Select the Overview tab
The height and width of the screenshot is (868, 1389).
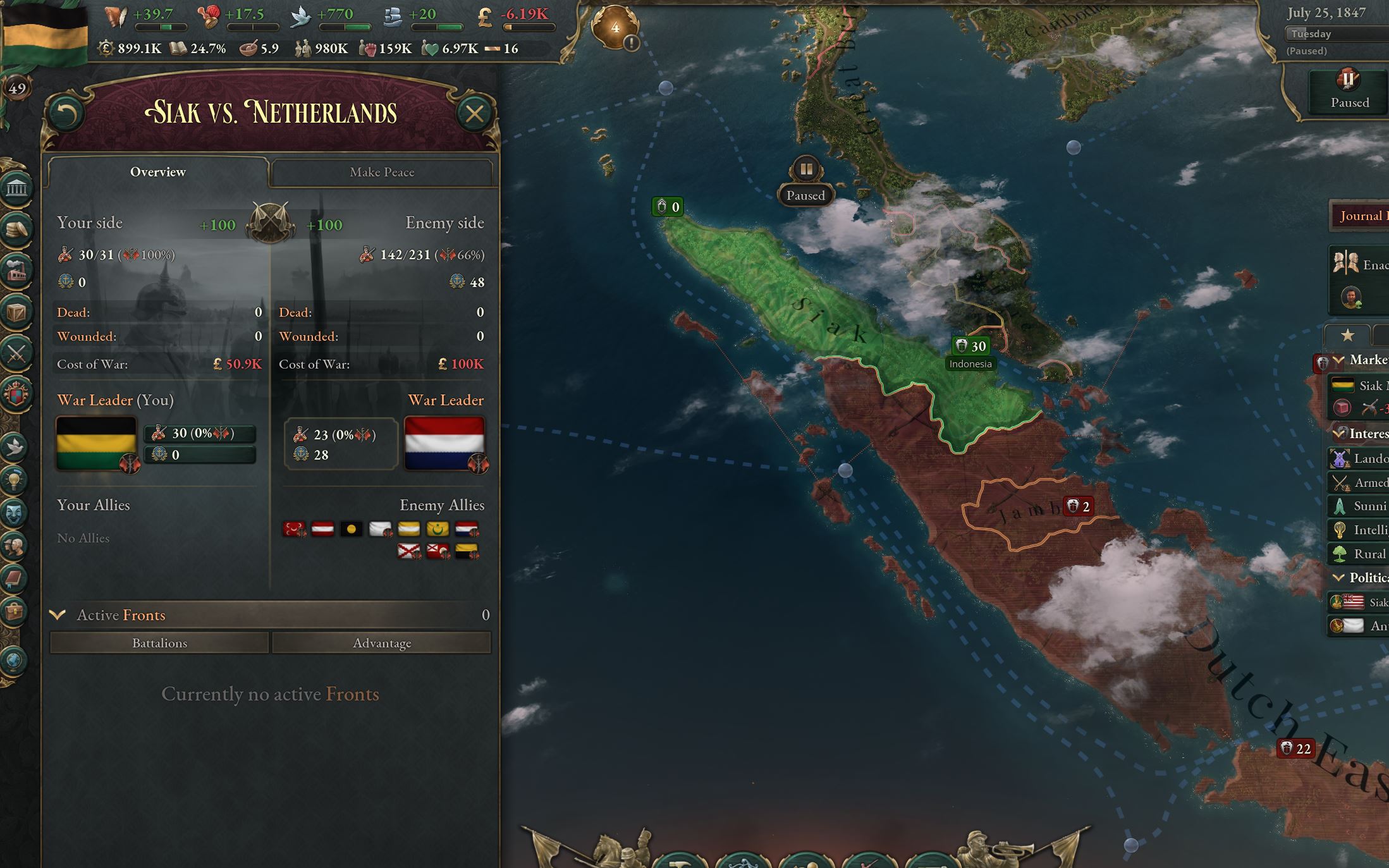click(157, 171)
